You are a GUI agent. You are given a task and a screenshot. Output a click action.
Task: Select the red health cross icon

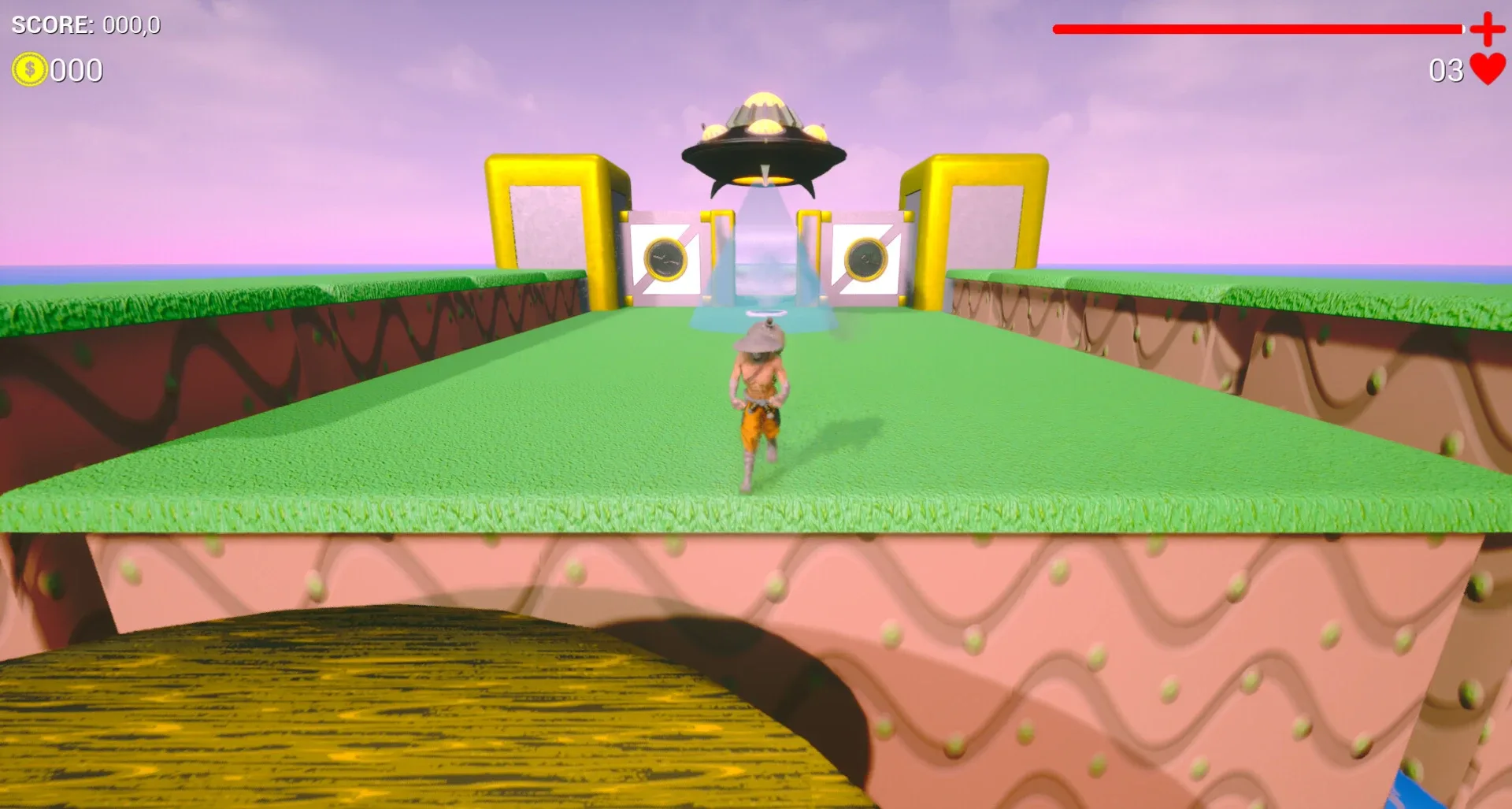[1486, 31]
